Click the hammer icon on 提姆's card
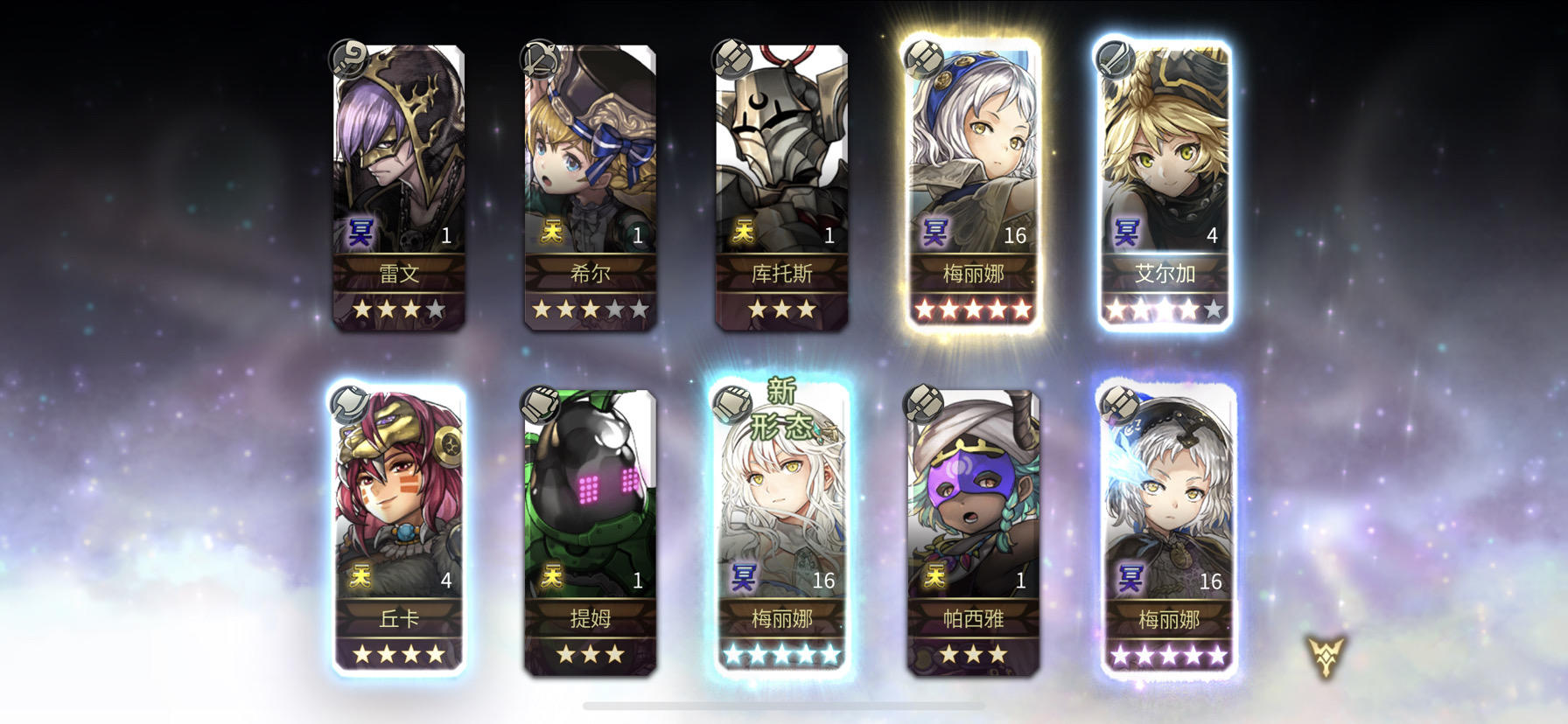The width and height of the screenshot is (1568, 724). (x=540, y=404)
